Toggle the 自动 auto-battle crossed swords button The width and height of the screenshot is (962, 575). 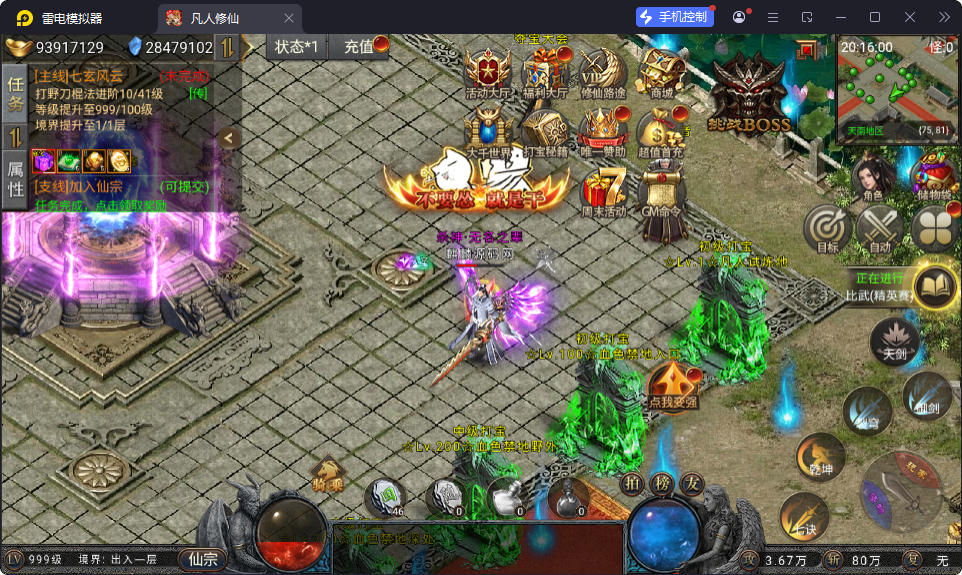pyautogui.click(x=880, y=229)
